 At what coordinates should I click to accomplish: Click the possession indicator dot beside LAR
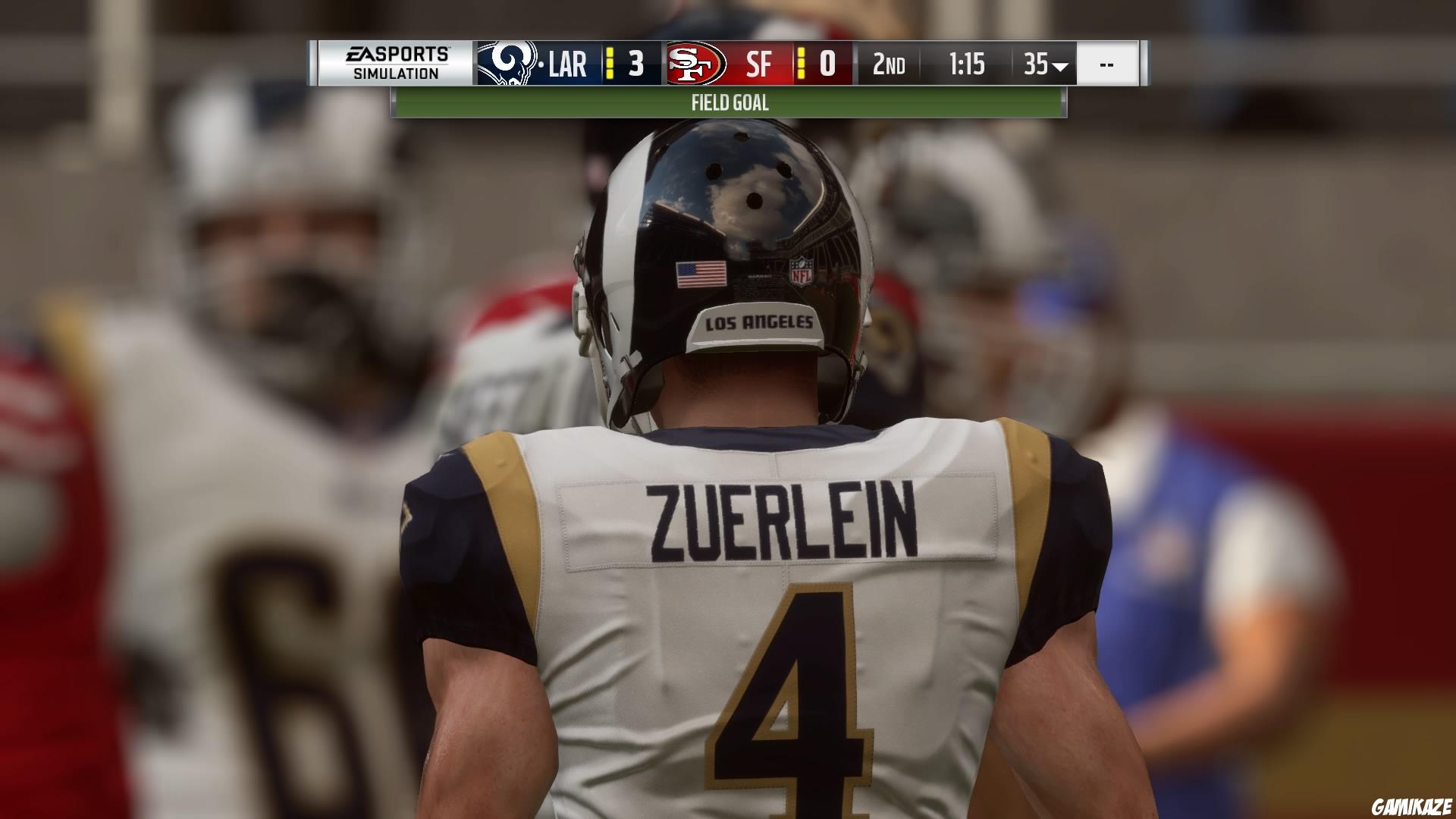(540, 66)
